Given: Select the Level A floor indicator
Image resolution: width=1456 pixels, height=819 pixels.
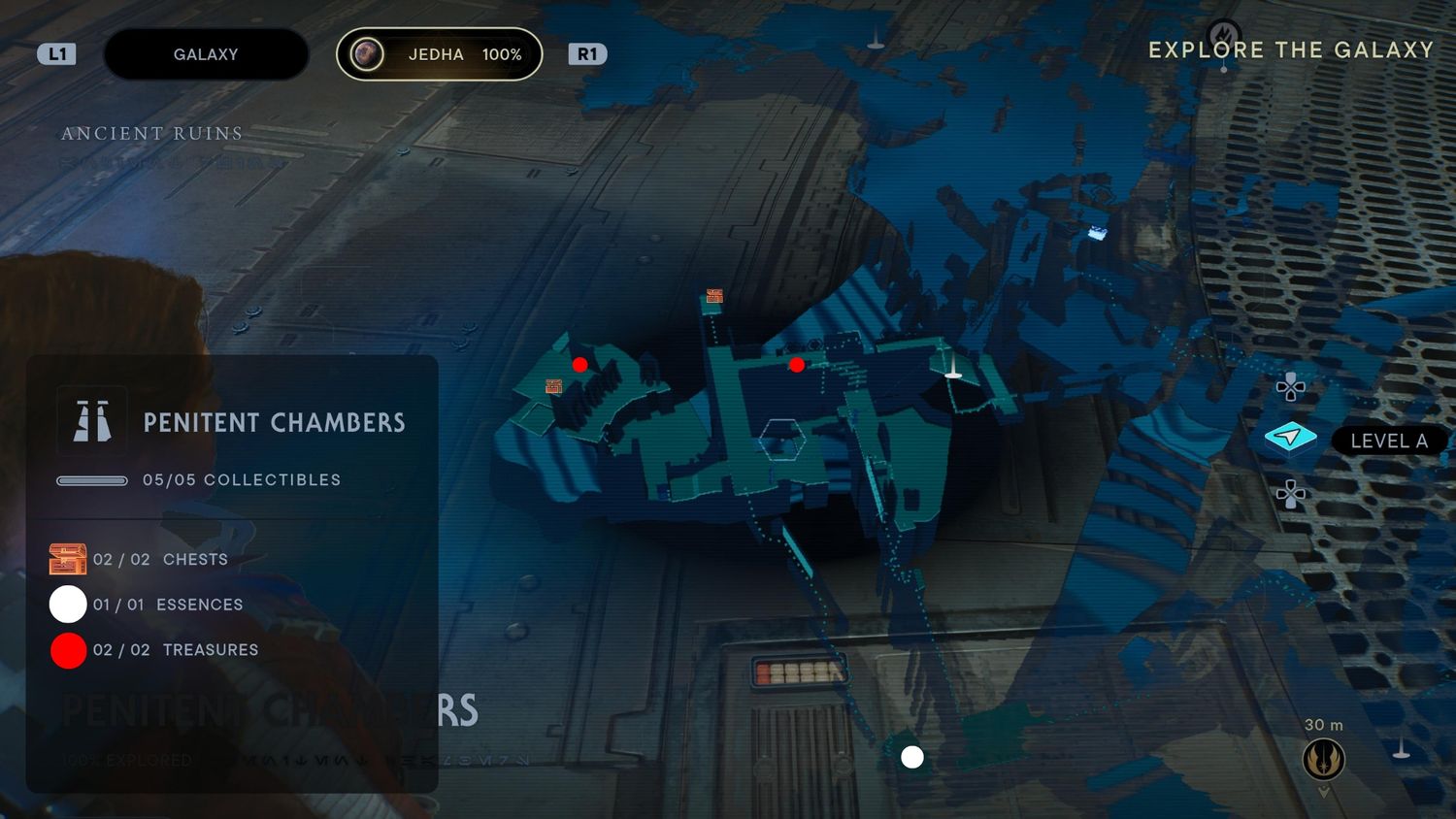Looking at the screenshot, I should tap(1291, 439).
